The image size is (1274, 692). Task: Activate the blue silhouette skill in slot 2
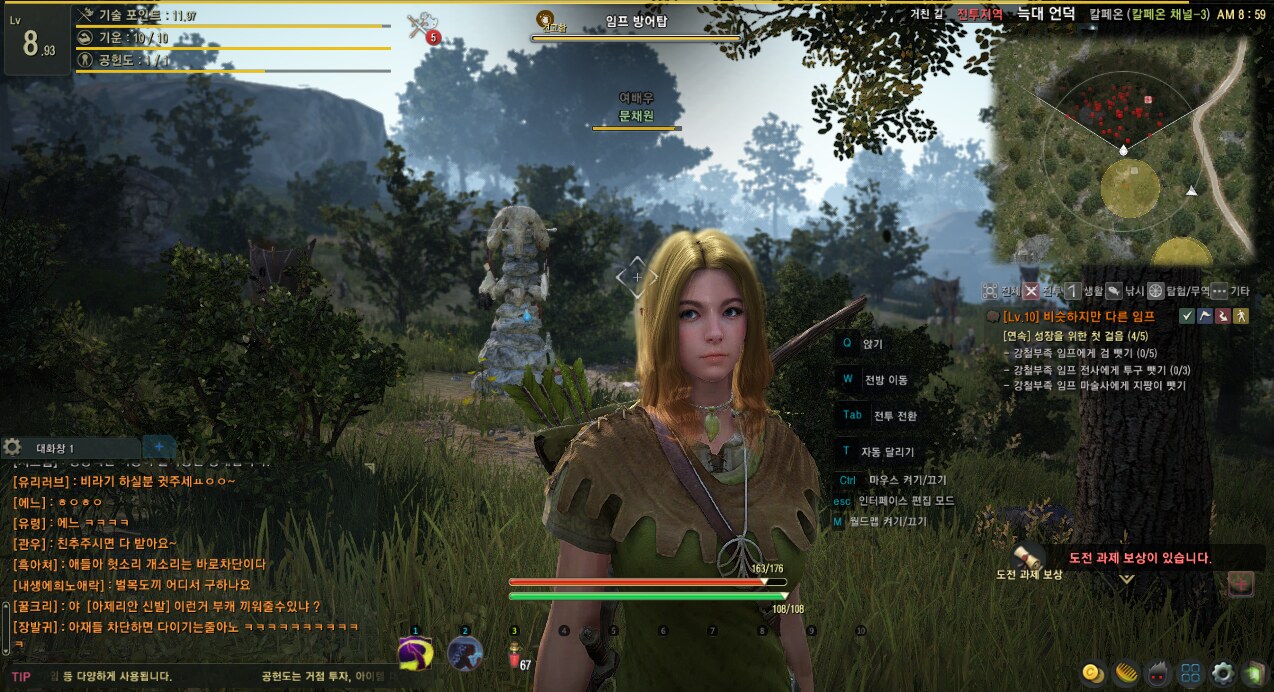click(x=465, y=654)
